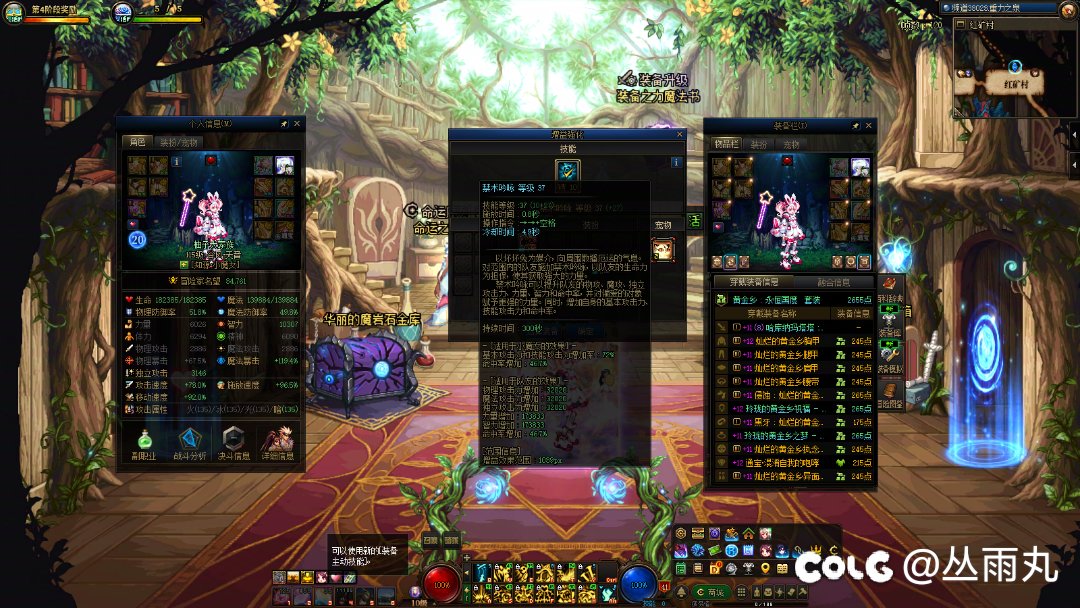Show 详细信息 detailed stats
Image resolution: width=1080 pixels, height=608 pixels.
coord(277,444)
